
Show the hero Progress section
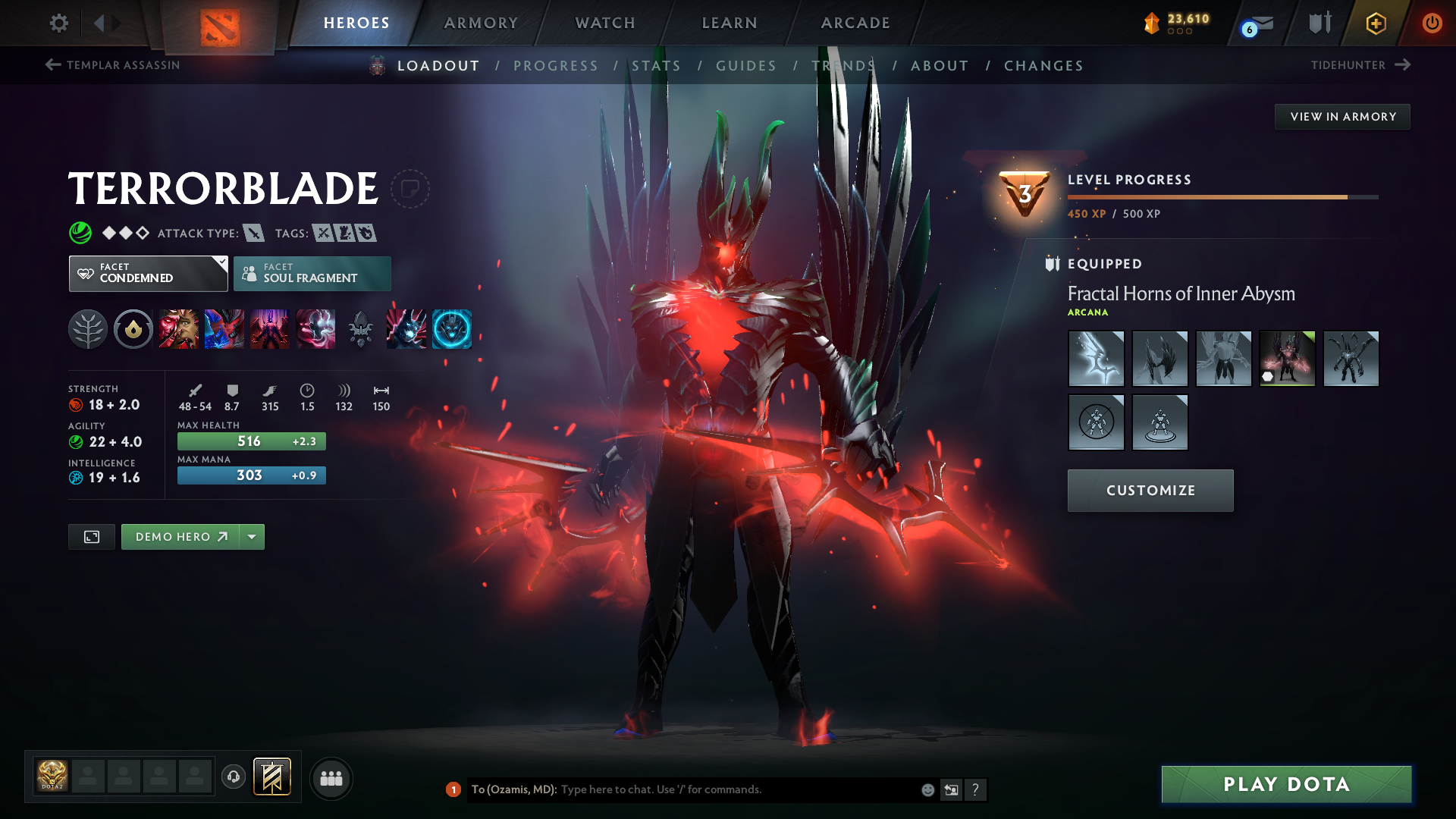point(556,66)
